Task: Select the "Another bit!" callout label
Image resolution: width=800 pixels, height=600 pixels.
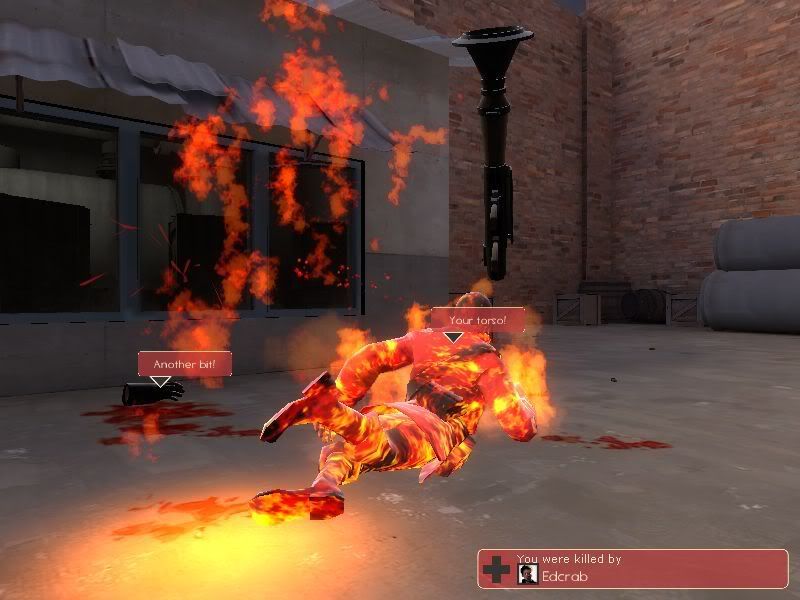Action: (185, 364)
